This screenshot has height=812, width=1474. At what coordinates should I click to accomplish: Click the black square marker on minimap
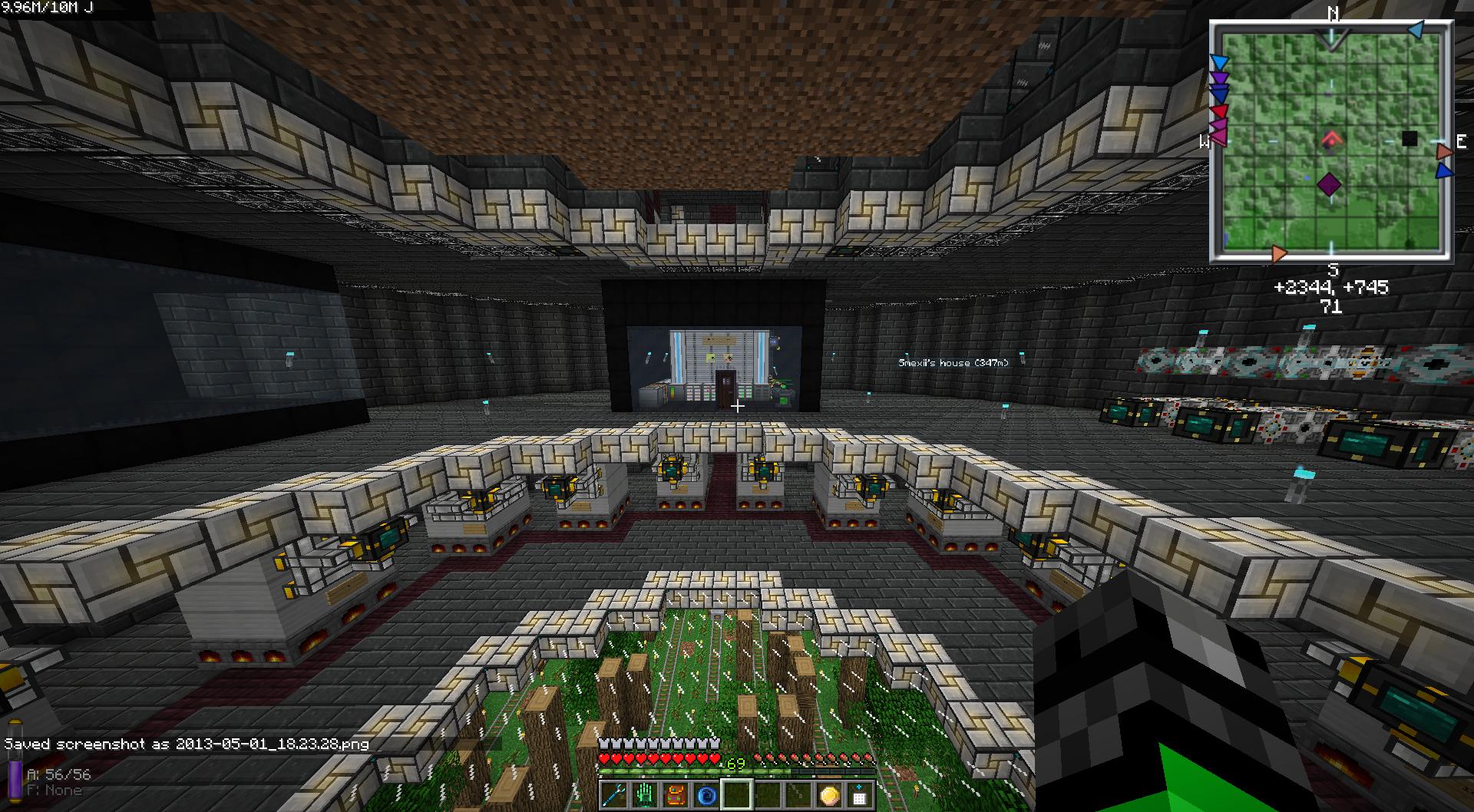pos(1410,139)
